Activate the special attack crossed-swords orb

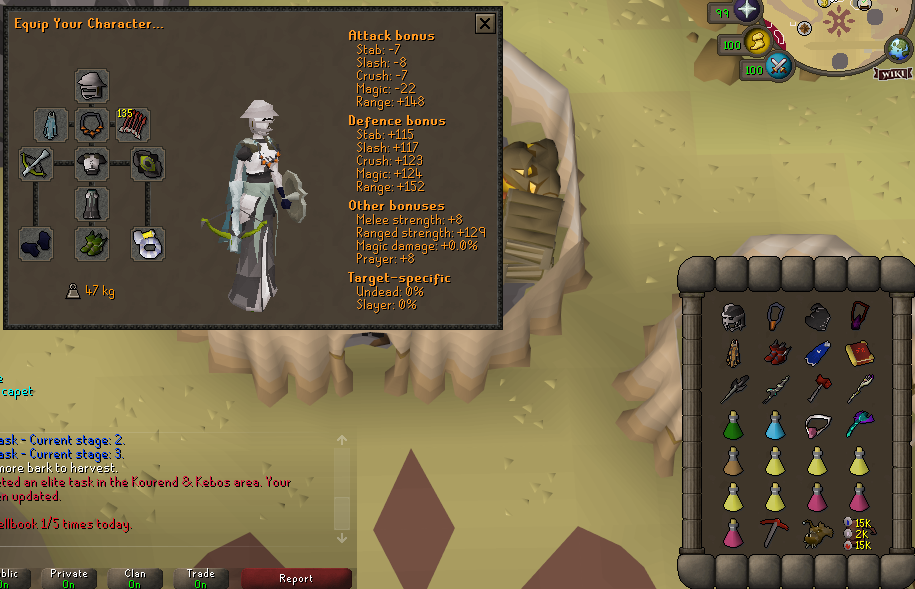coord(778,68)
